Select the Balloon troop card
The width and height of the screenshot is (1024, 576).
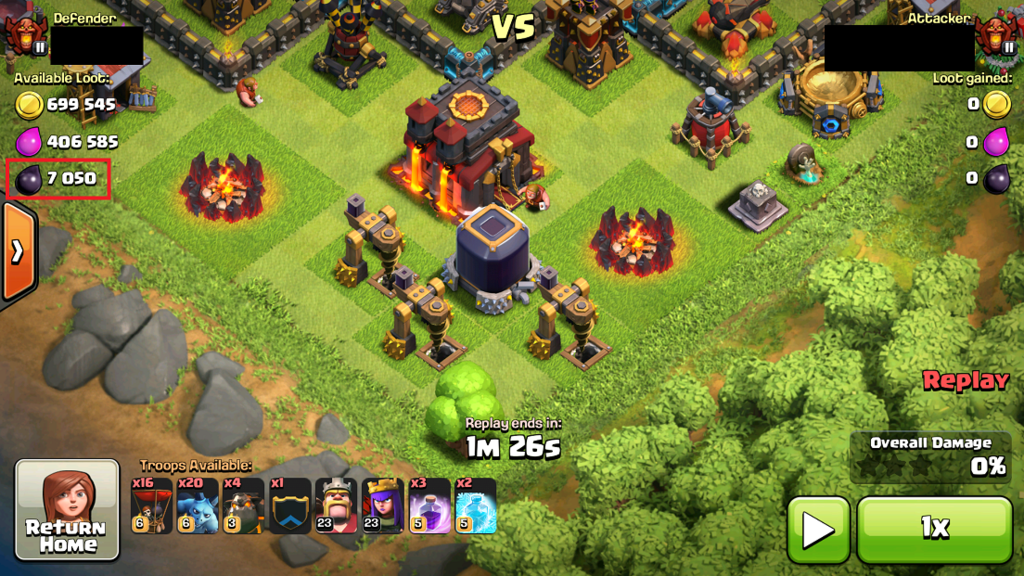click(152, 505)
